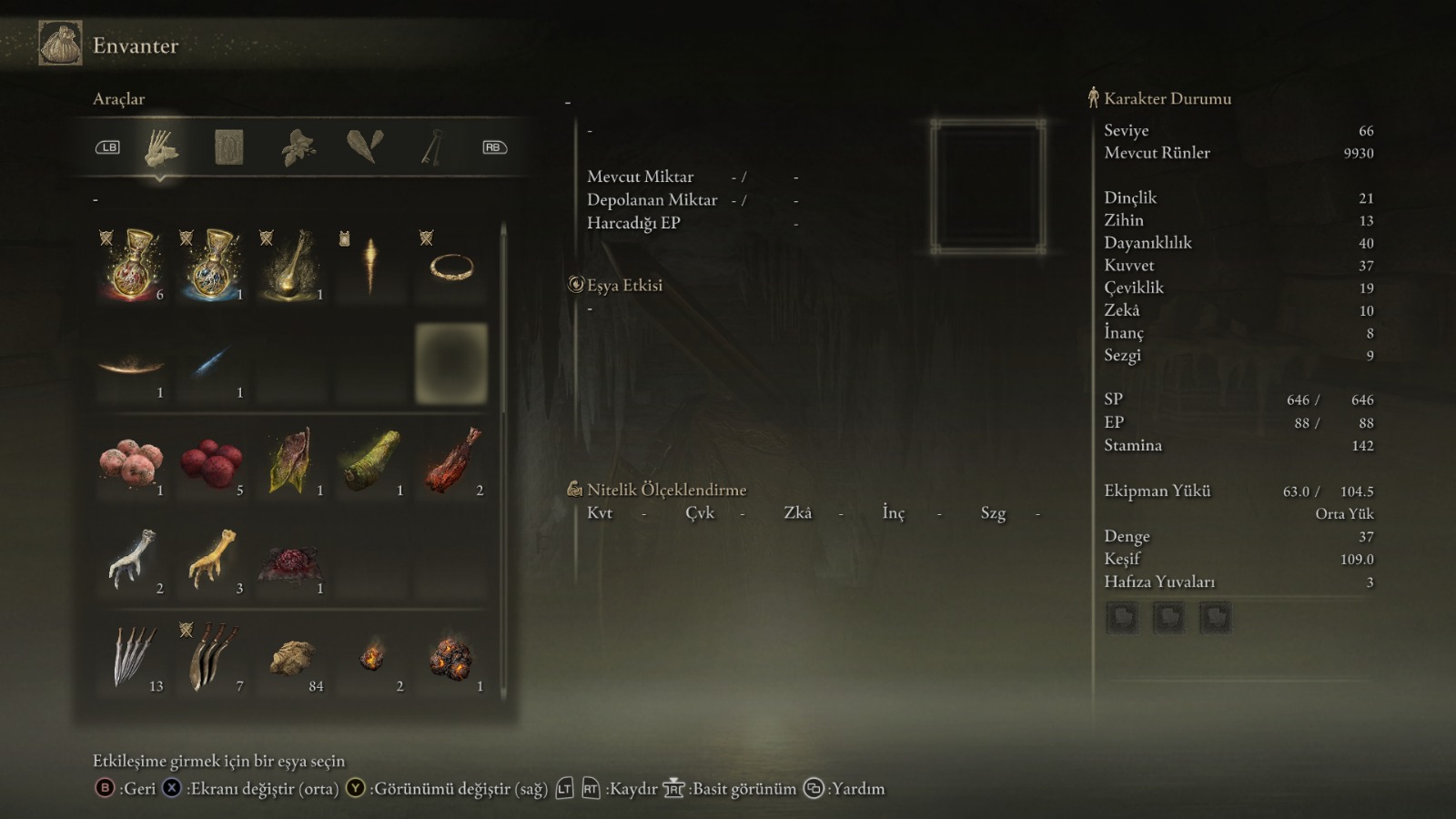Choose the Flask of Wondrous Physick
This screenshot has height=819, width=1456.
pos(291,265)
